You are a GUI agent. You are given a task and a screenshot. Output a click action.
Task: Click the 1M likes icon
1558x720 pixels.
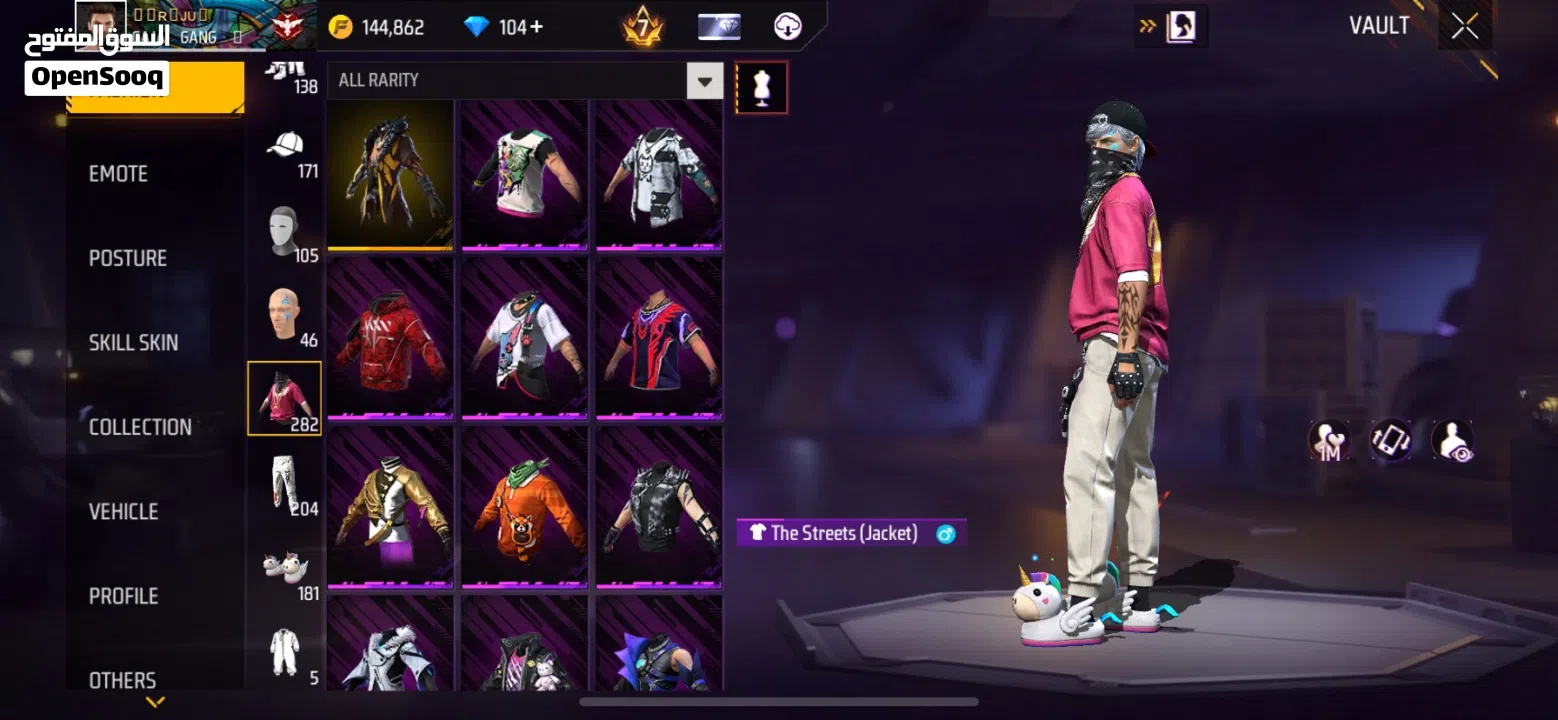tap(1330, 440)
